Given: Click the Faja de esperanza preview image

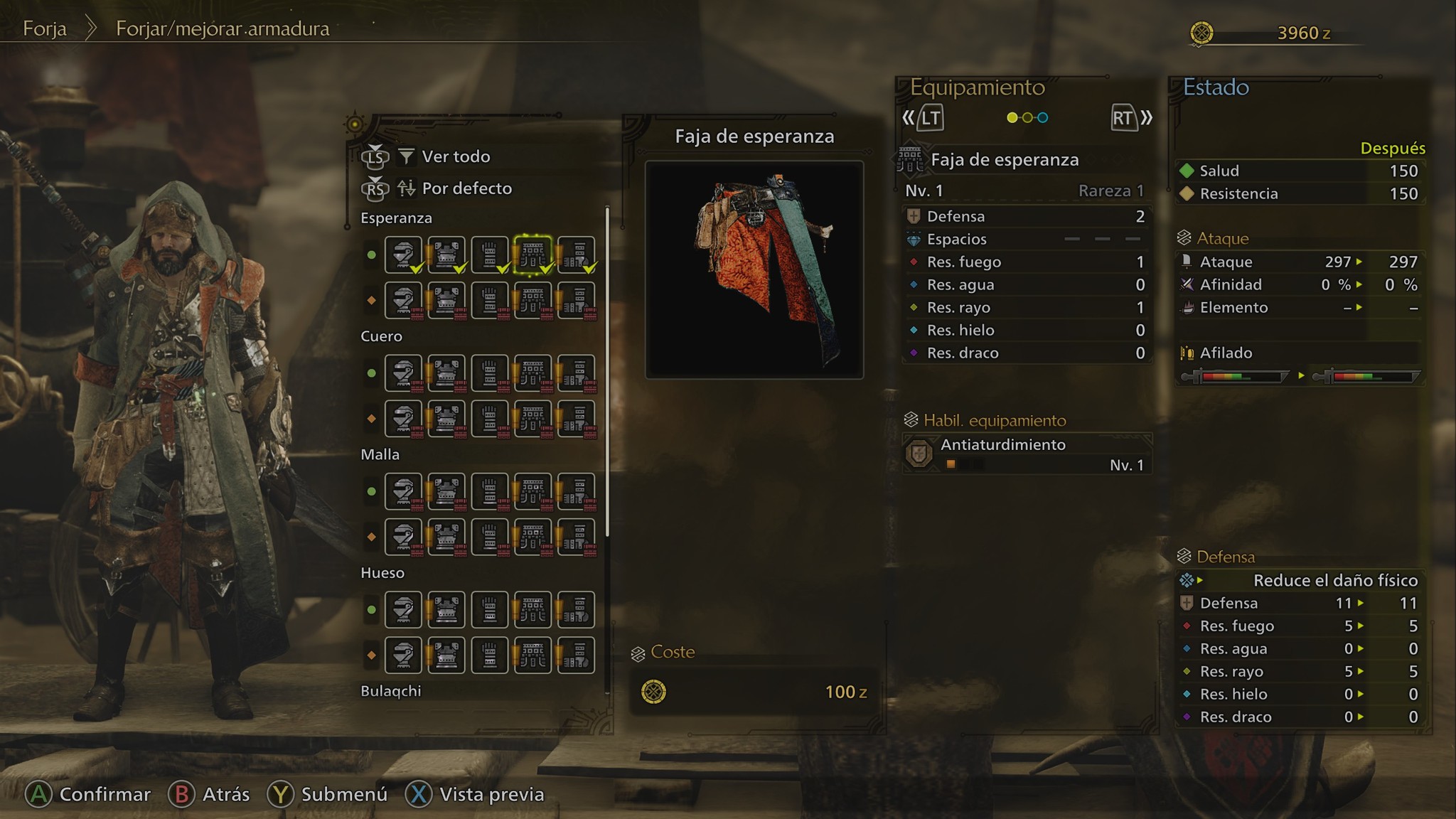Looking at the screenshot, I should pos(754,269).
